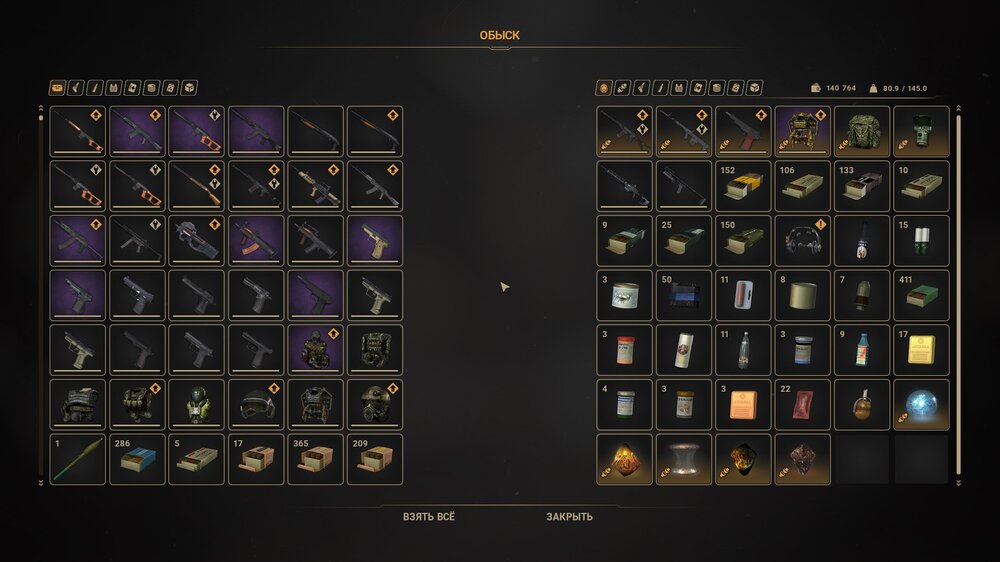Choose the tan pistol on purple background
1000x562 pixels.
click(x=374, y=241)
